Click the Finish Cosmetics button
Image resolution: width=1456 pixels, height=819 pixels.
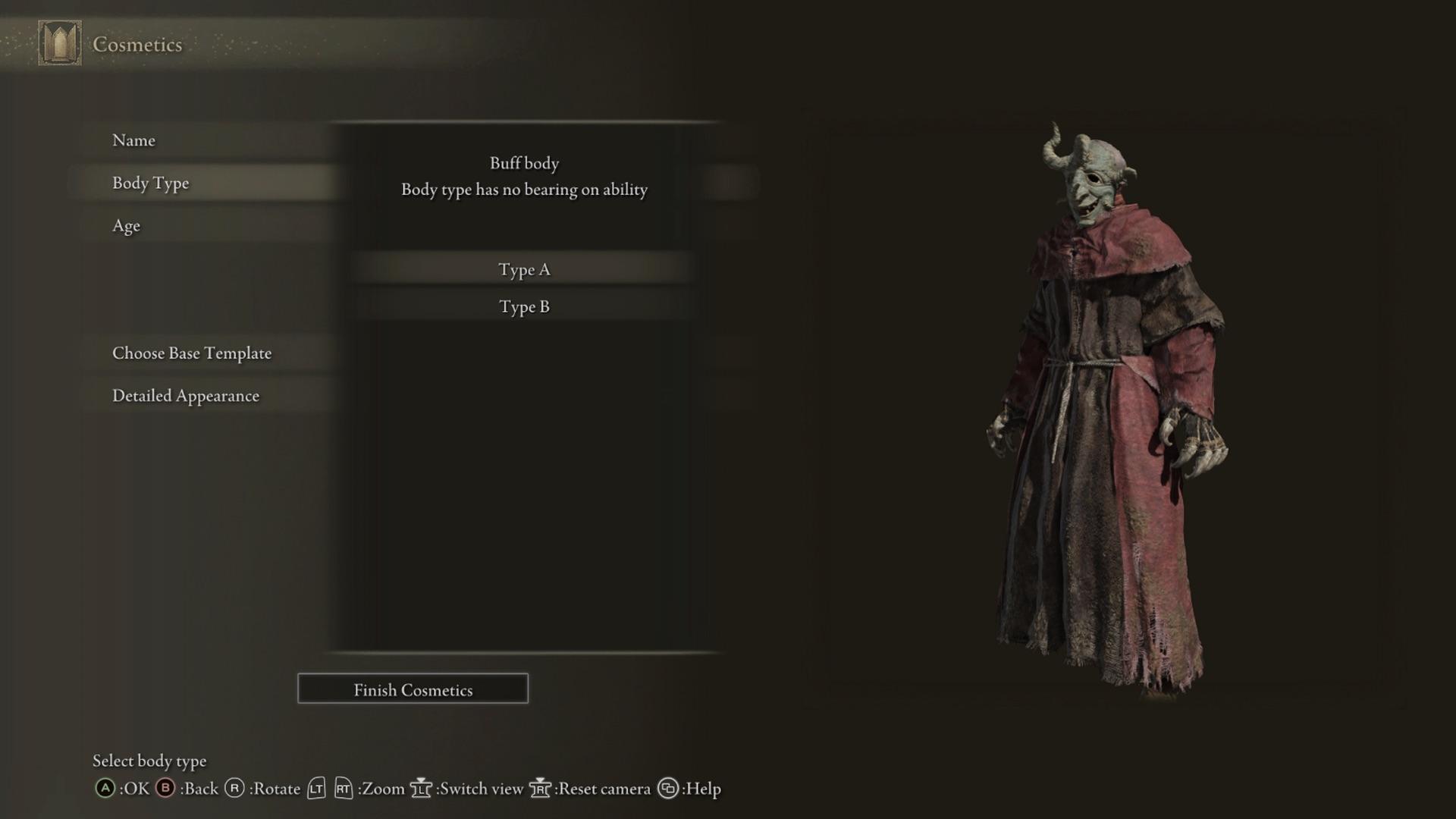click(413, 689)
